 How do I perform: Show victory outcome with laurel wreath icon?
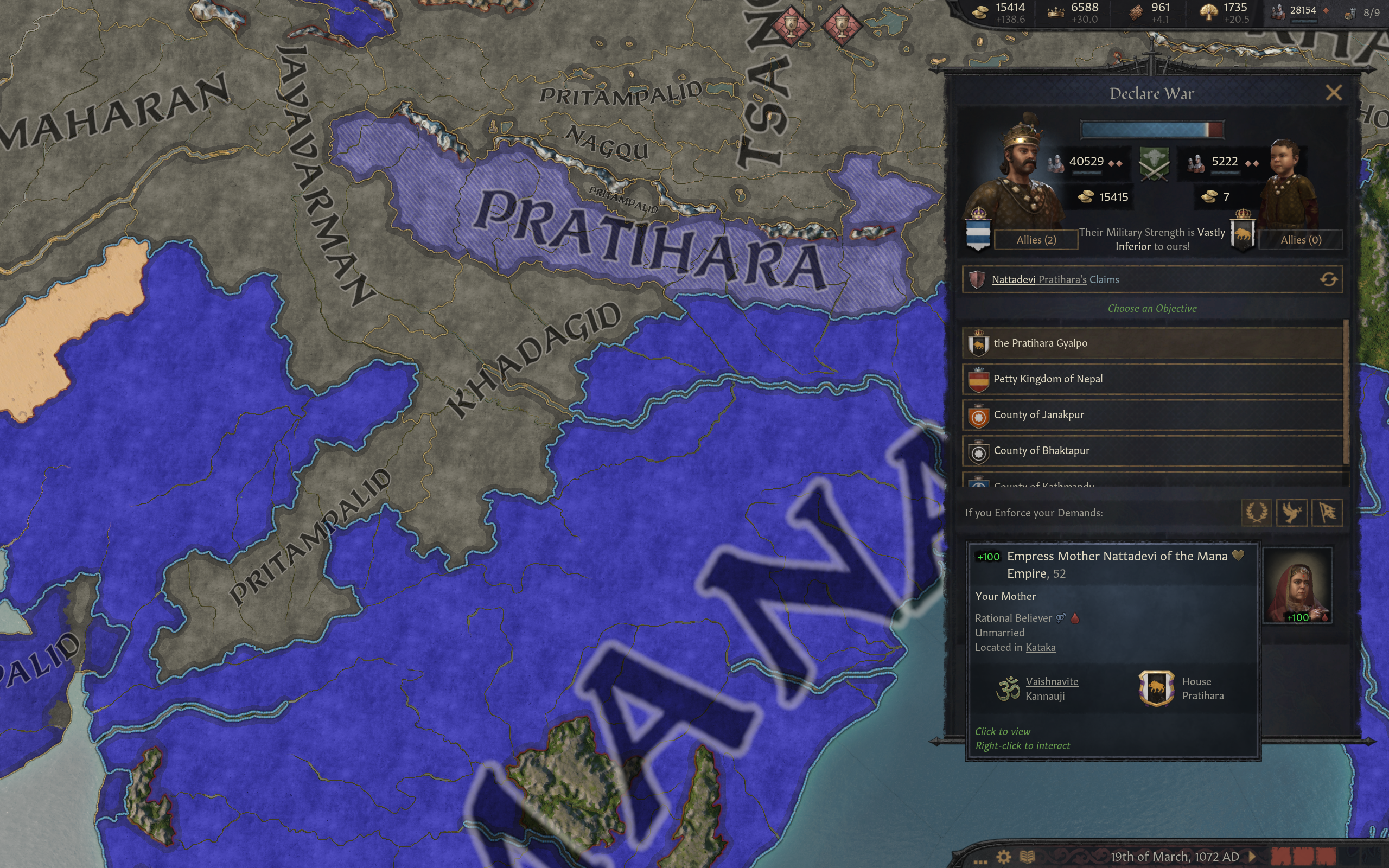[x=1256, y=512]
